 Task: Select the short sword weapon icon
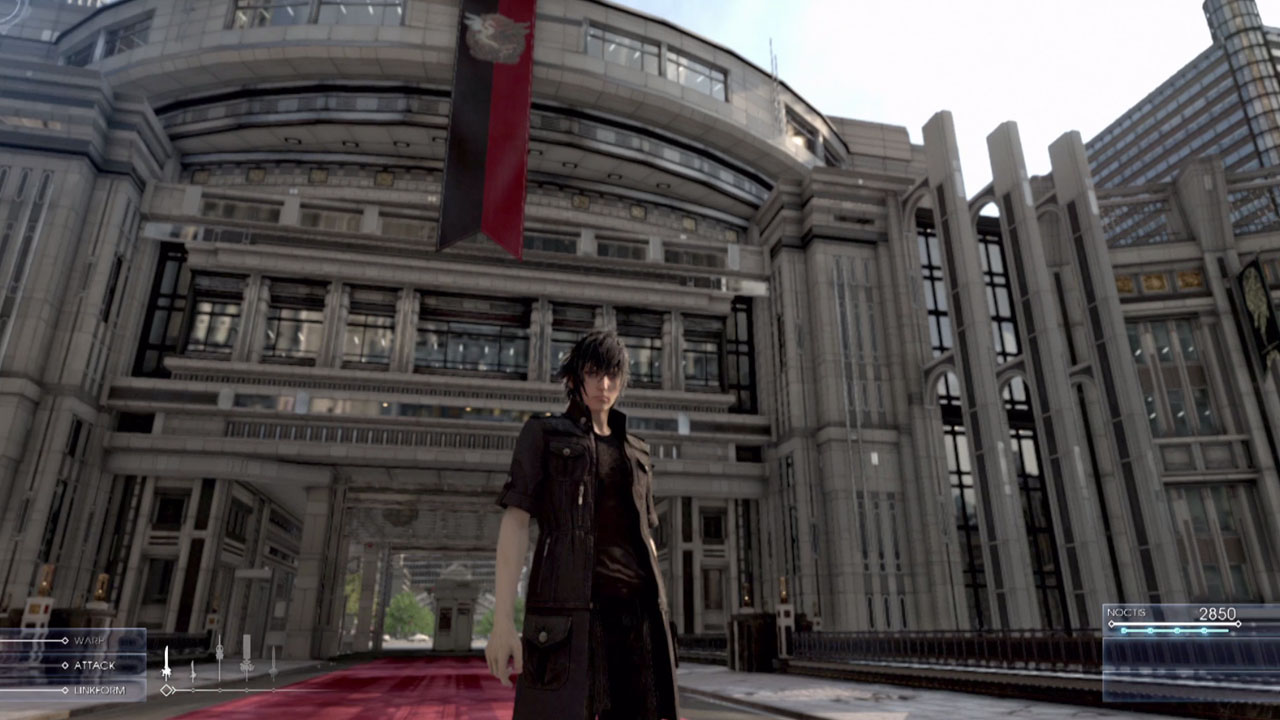192,668
